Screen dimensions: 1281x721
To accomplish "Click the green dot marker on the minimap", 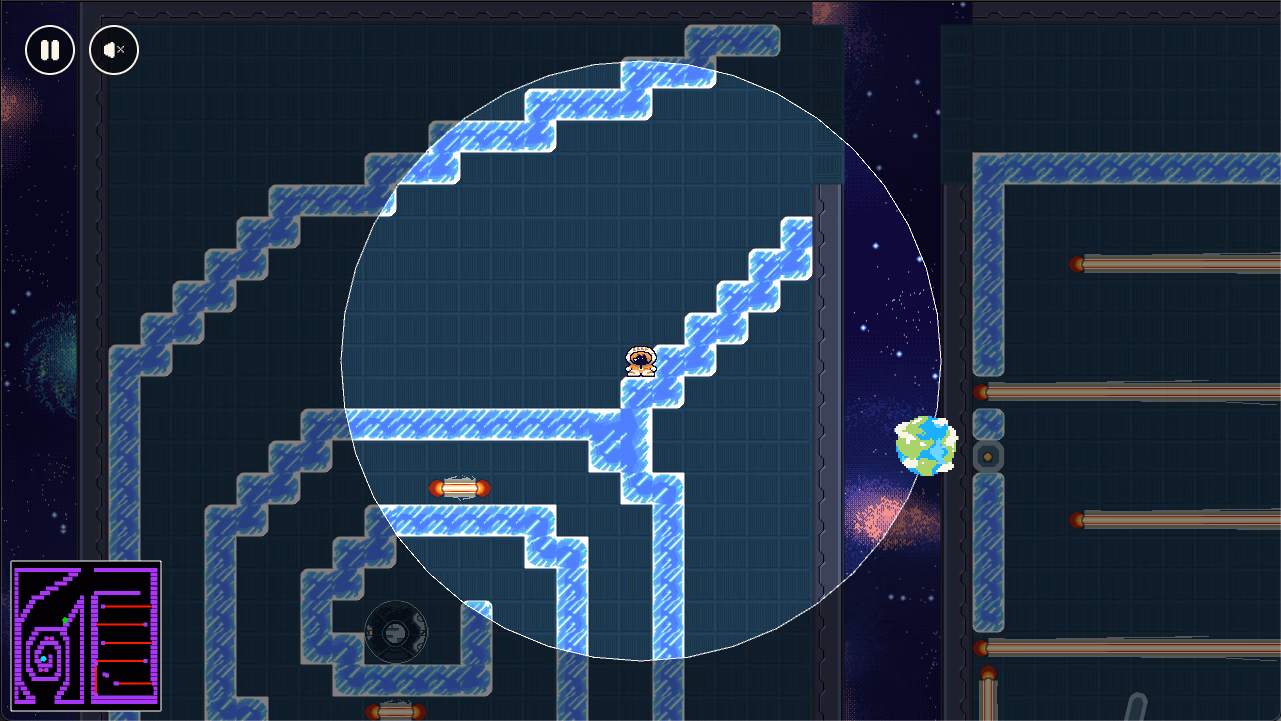I will [x=65, y=620].
